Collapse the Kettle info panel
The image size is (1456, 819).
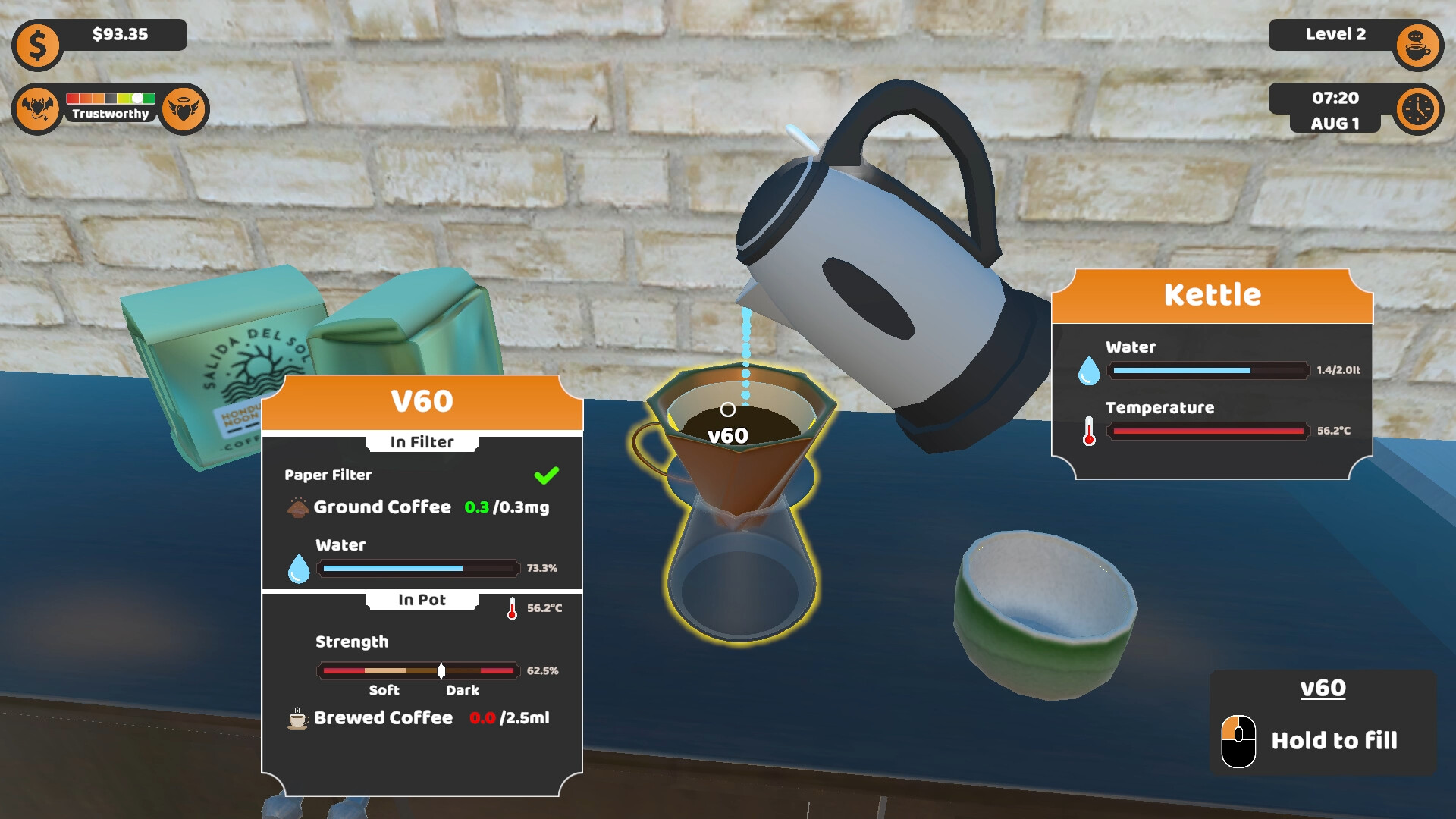[x=1213, y=293]
